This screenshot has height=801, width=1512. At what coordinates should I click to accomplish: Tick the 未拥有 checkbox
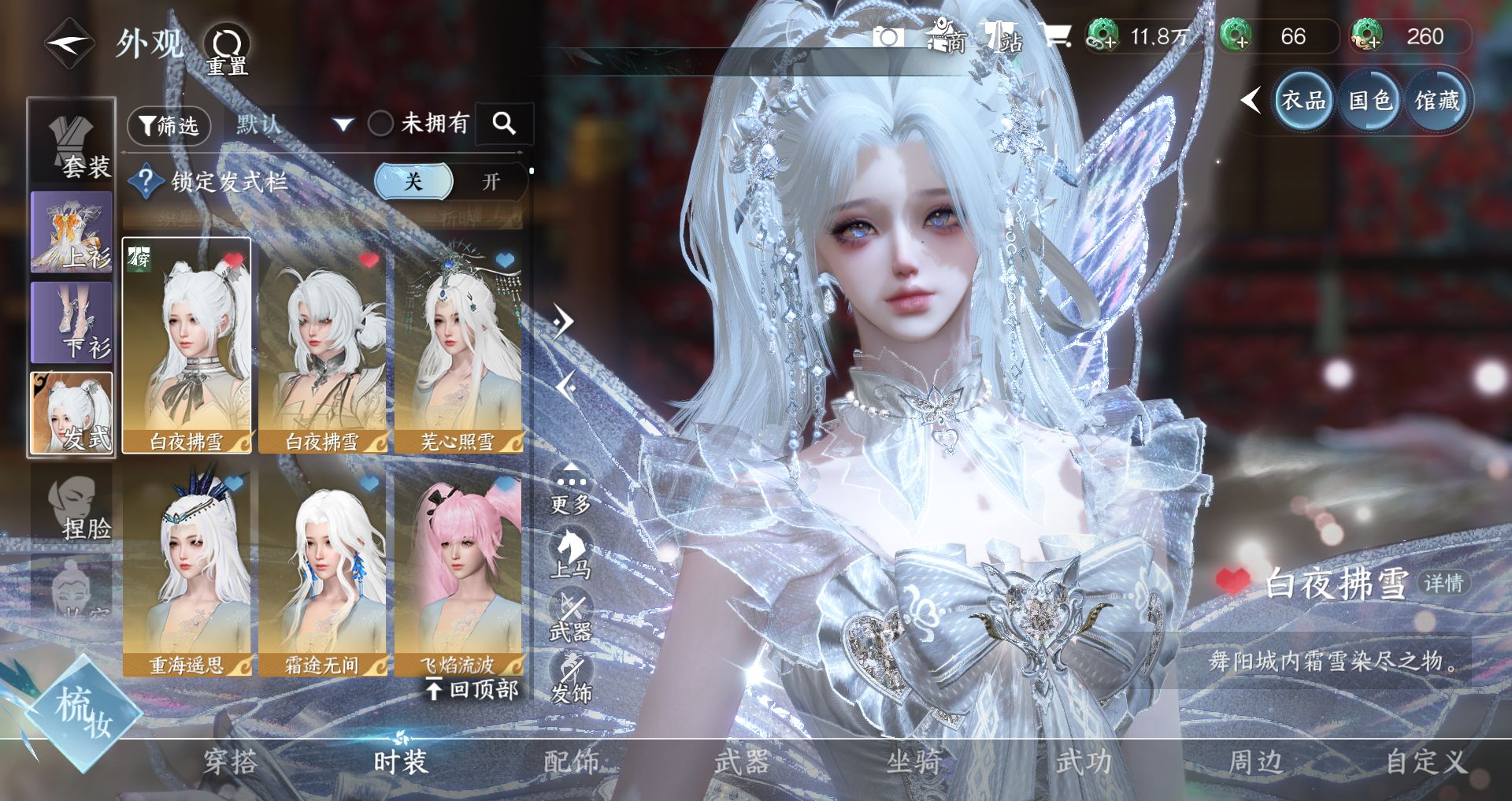pos(381,124)
